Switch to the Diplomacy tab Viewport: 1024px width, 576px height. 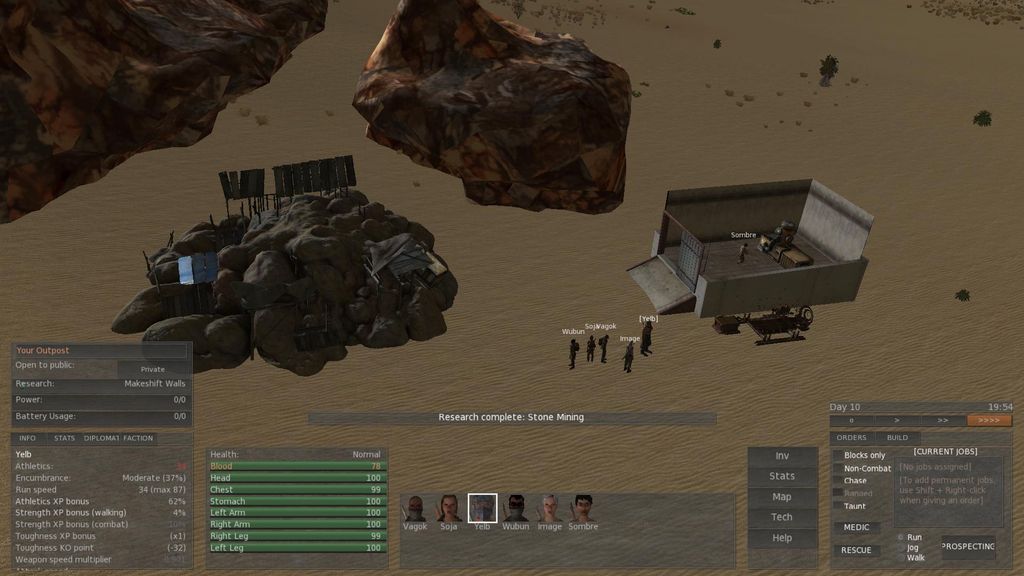coord(101,438)
